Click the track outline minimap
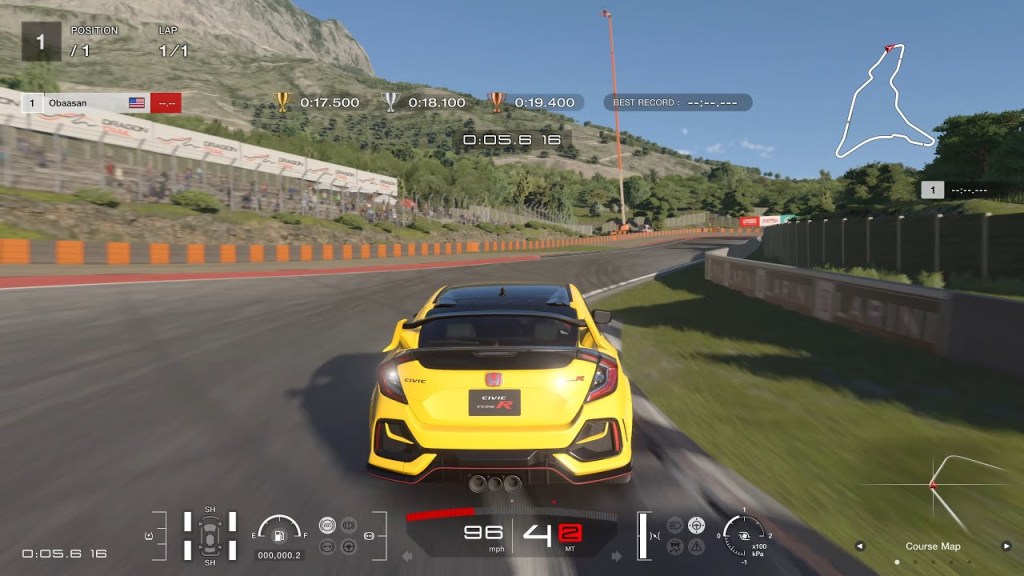The height and width of the screenshot is (576, 1024). pyautogui.click(x=884, y=102)
